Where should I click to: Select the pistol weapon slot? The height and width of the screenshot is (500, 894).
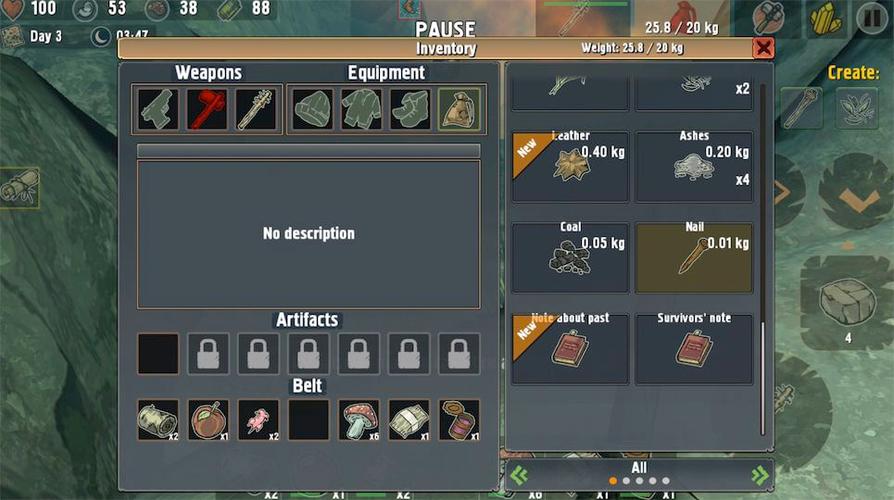[x=158, y=109]
